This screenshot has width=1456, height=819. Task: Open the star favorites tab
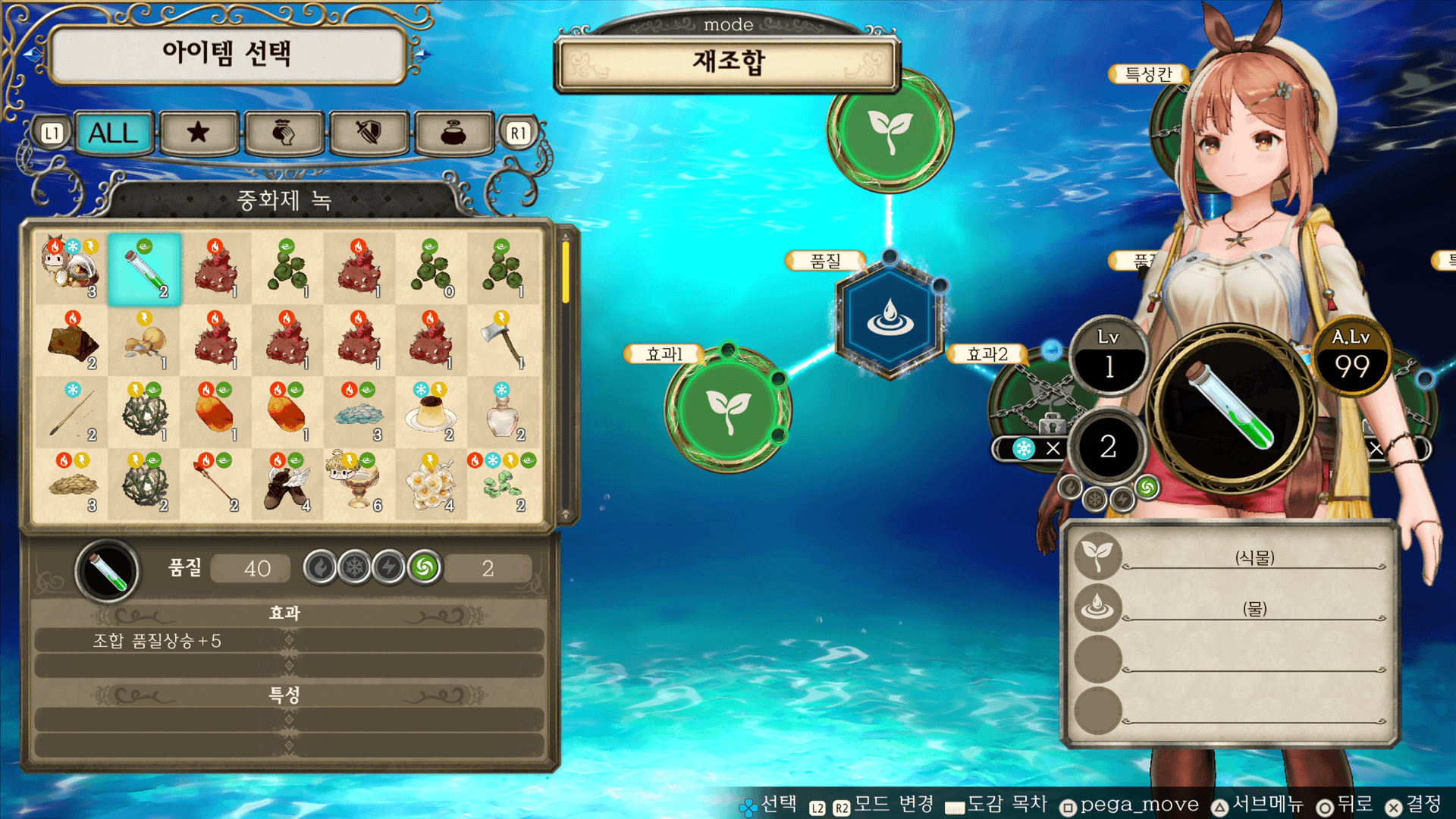coord(199,133)
